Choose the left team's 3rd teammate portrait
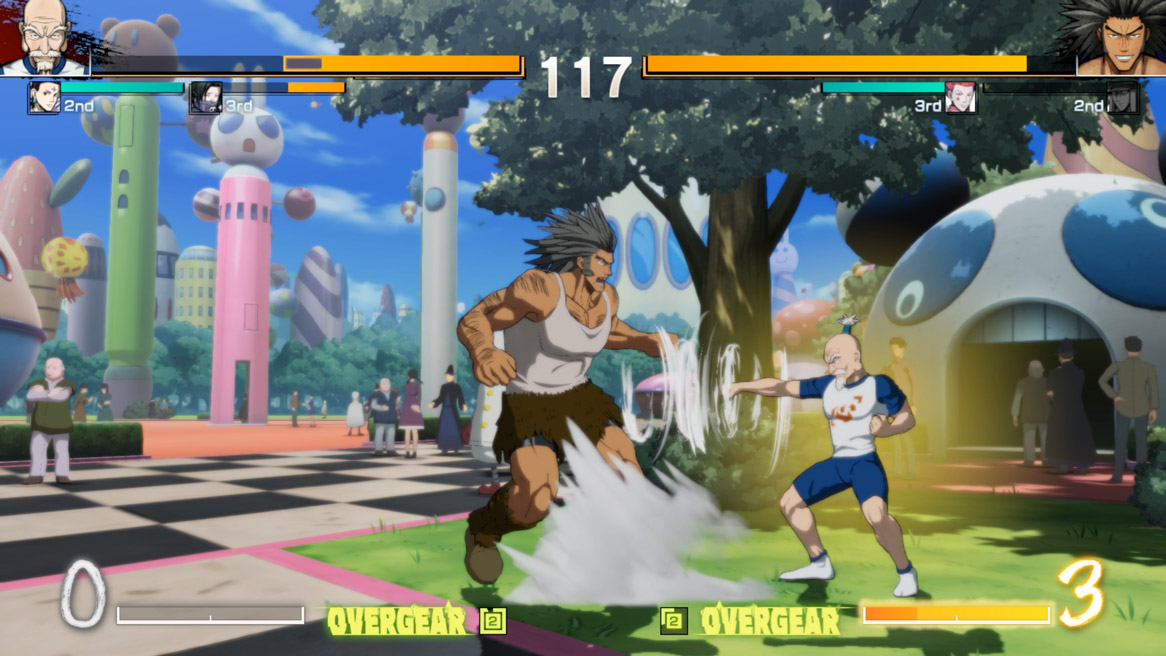This screenshot has width=1166, height=656. tap(205, 98)
